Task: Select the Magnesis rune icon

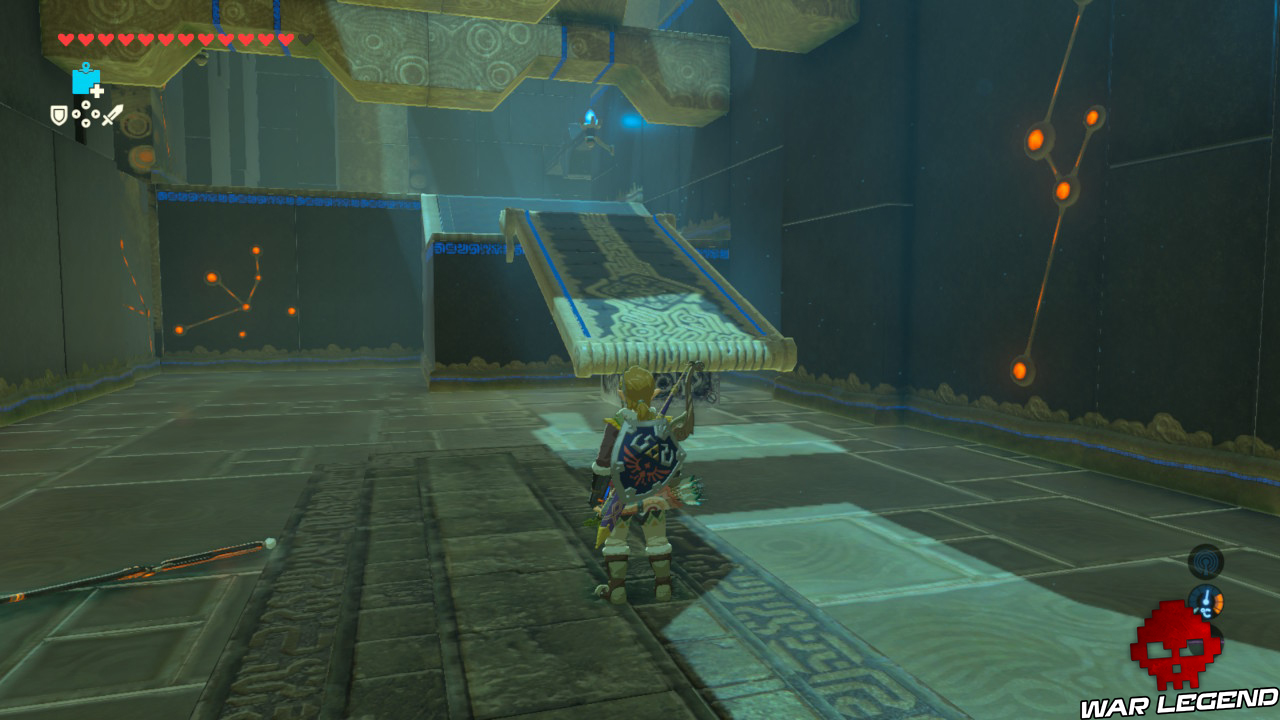Action: (87, 82)
